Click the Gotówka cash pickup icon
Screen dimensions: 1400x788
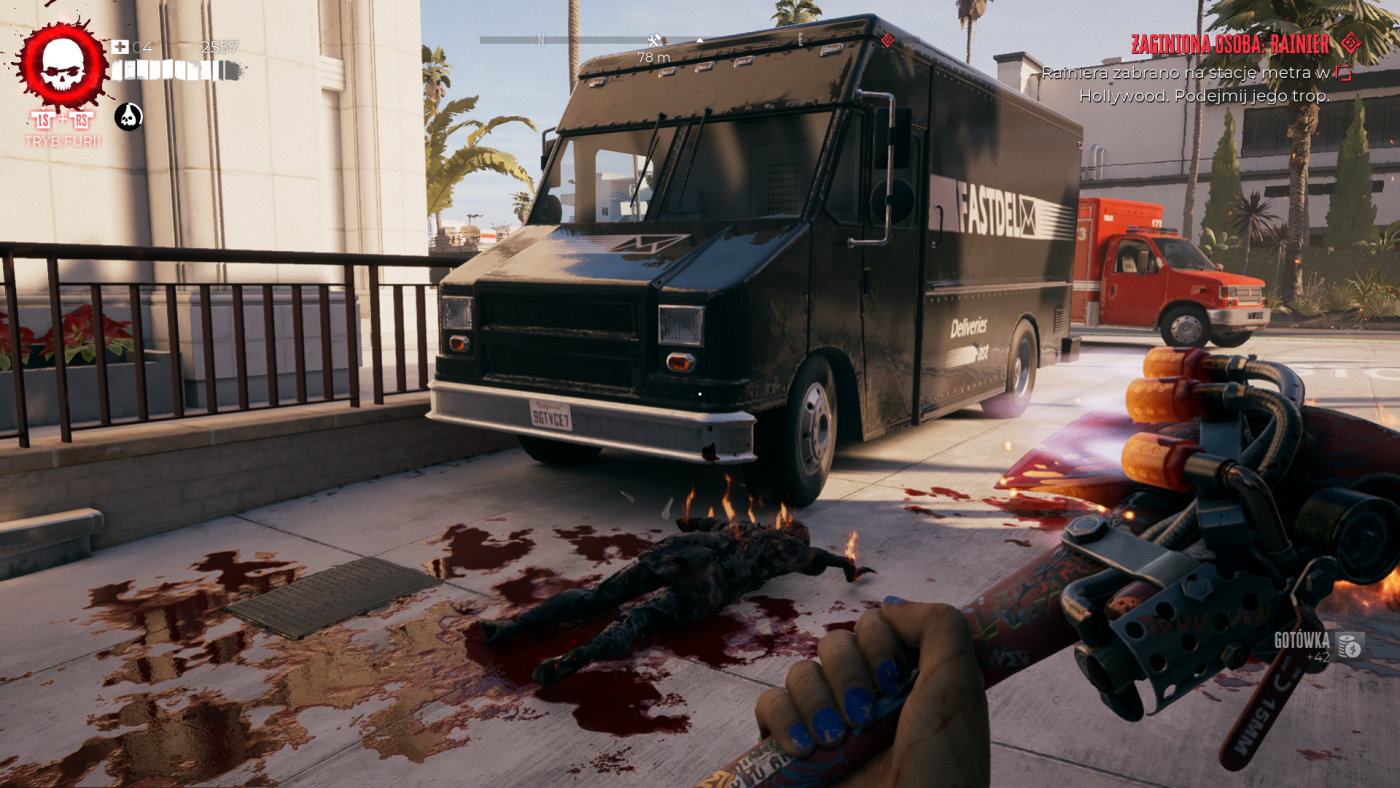(x=1350, y=646)
